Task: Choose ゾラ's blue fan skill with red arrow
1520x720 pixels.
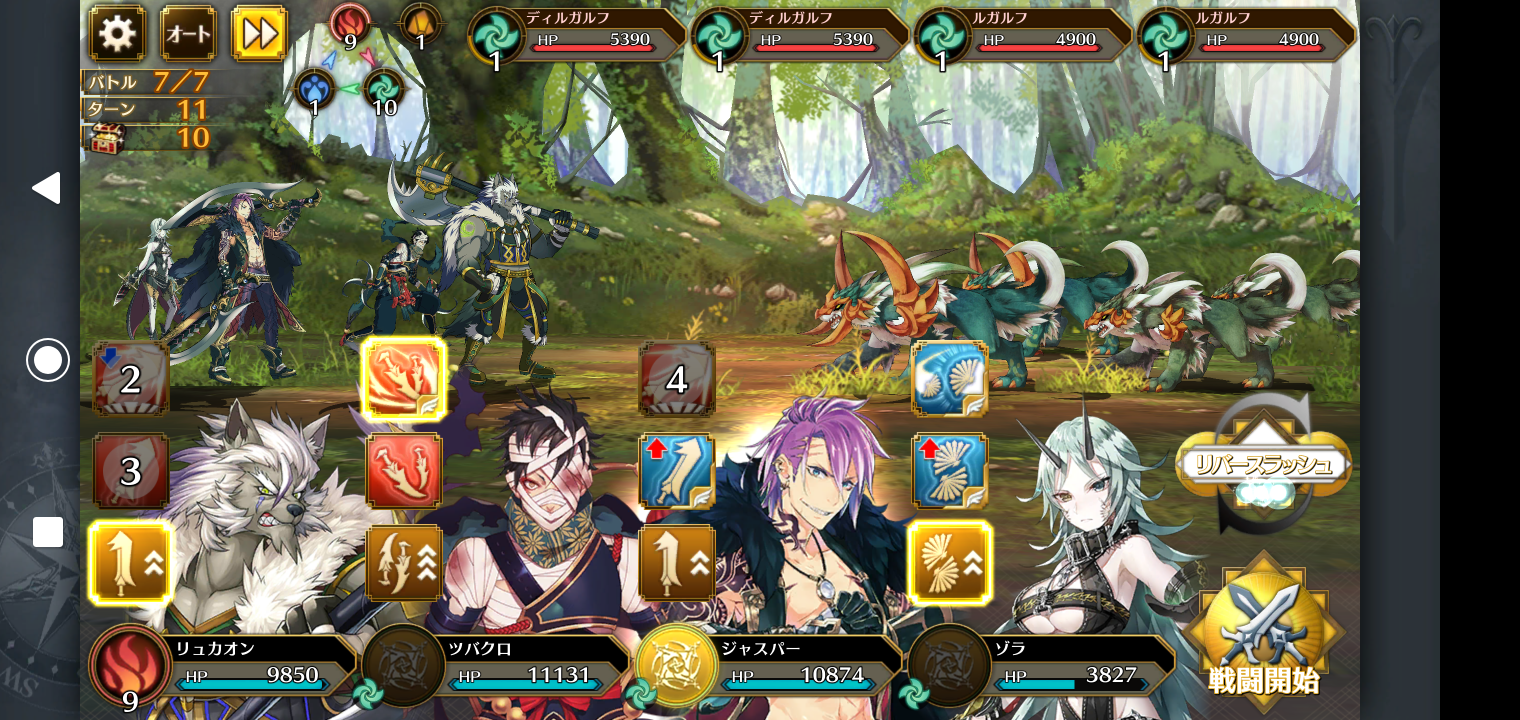Action: tap(950, 471)
